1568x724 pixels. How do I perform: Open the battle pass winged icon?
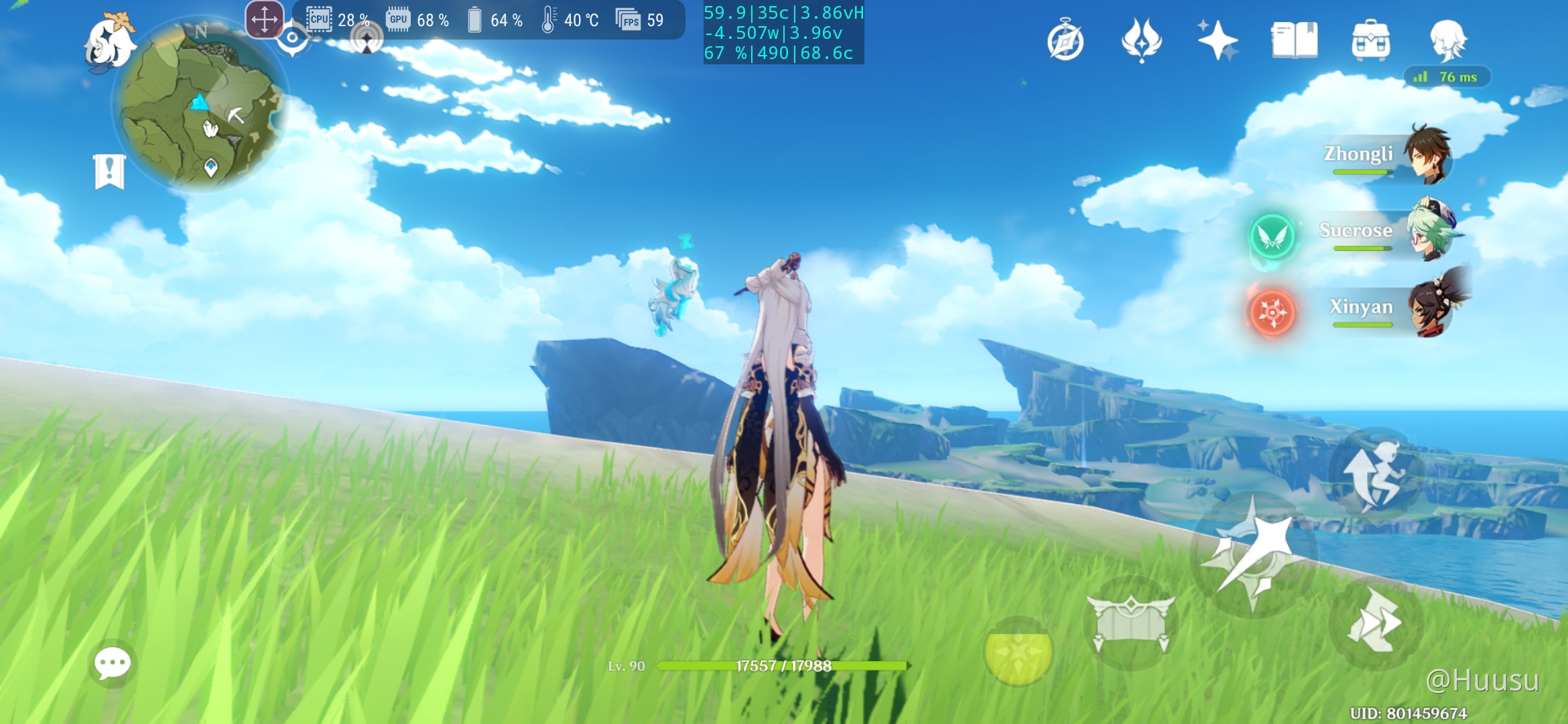point(1141,40)
